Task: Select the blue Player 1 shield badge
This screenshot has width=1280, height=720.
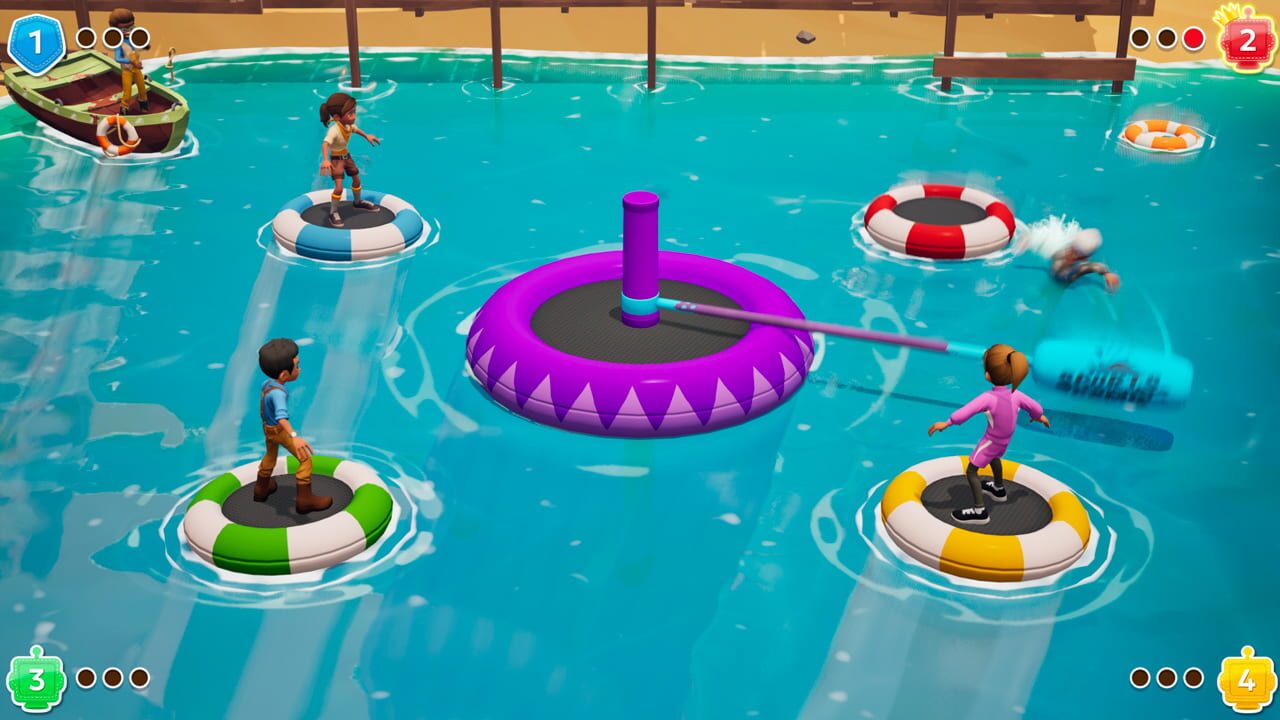Action: pyautogui.click(x=38, y=38)
